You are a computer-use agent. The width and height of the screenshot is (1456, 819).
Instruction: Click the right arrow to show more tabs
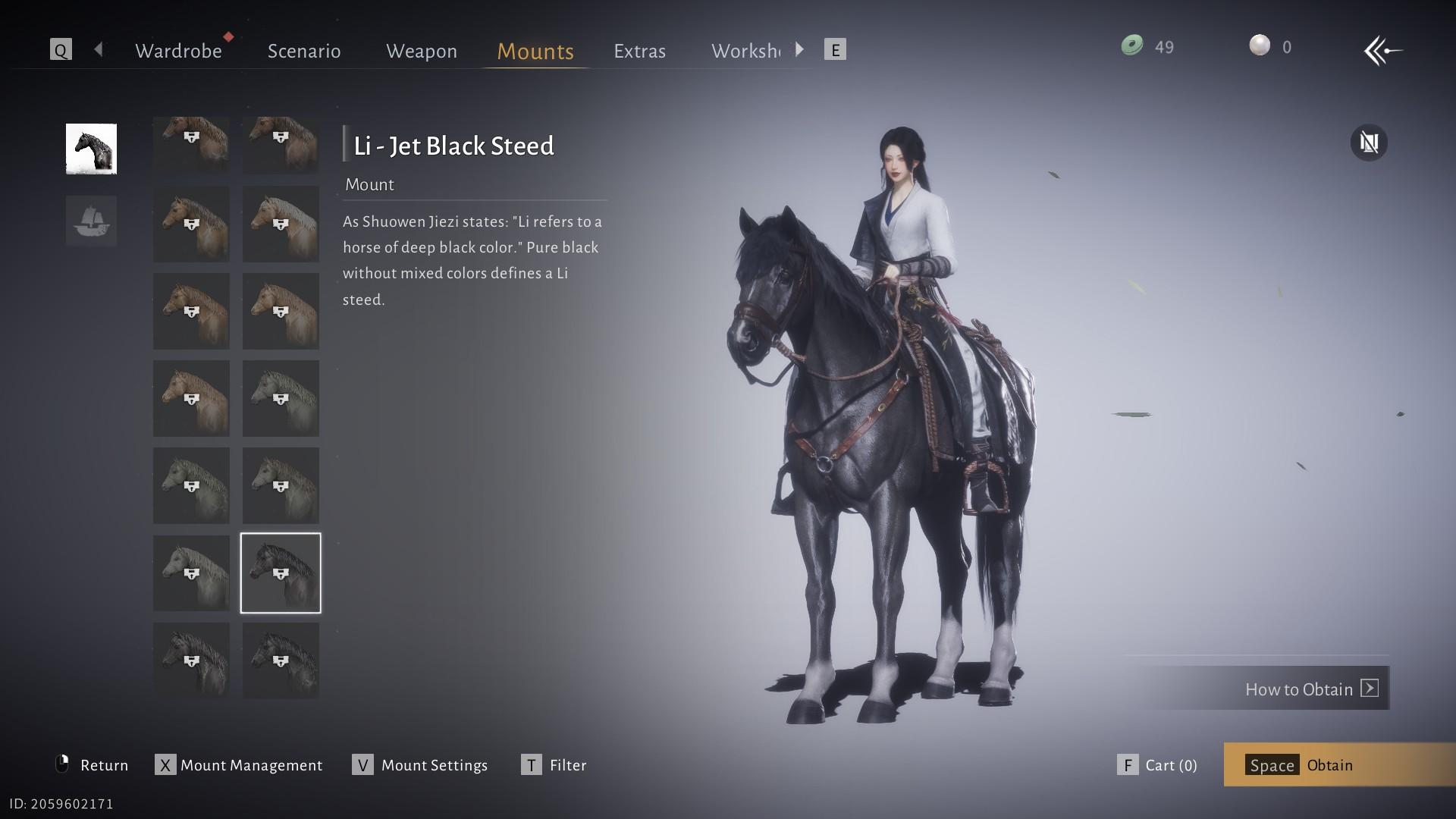tap(799, 50)
